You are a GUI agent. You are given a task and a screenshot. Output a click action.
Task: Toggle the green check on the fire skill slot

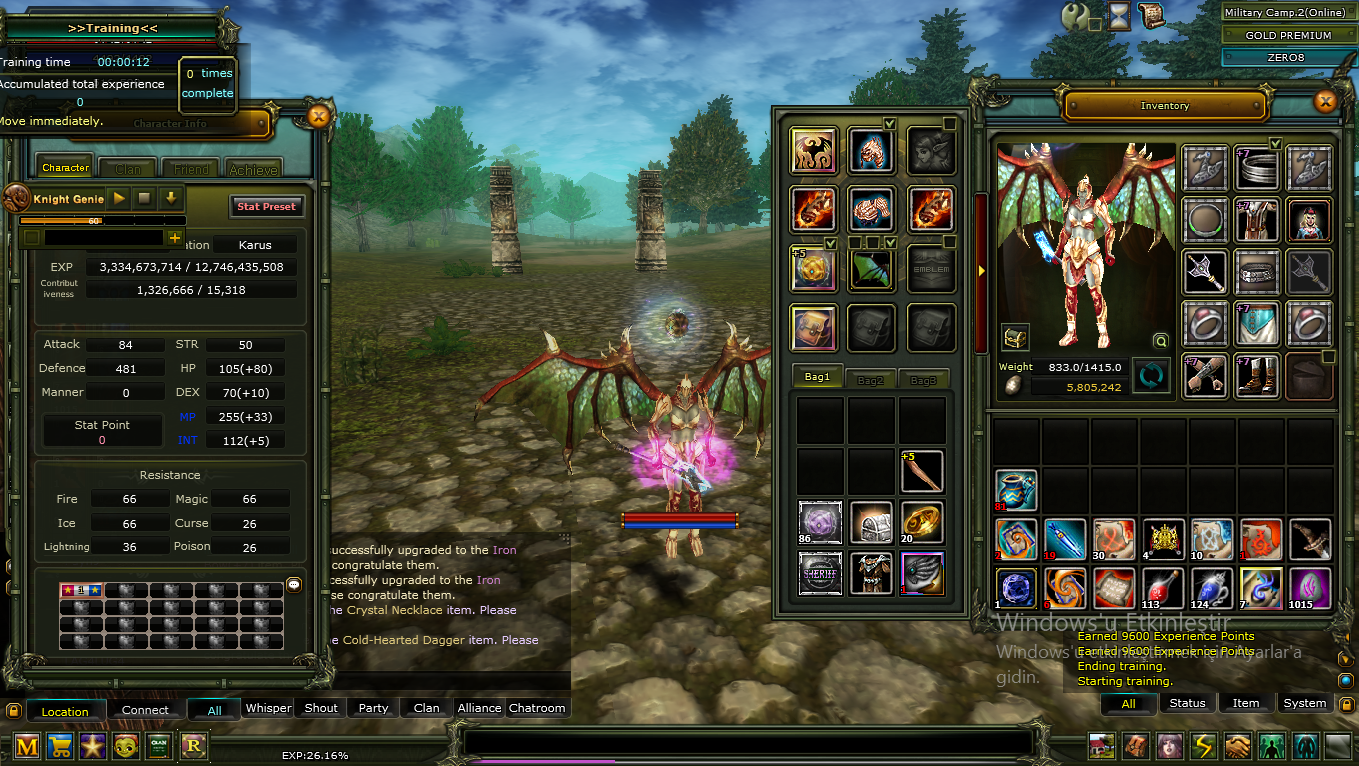888,122
